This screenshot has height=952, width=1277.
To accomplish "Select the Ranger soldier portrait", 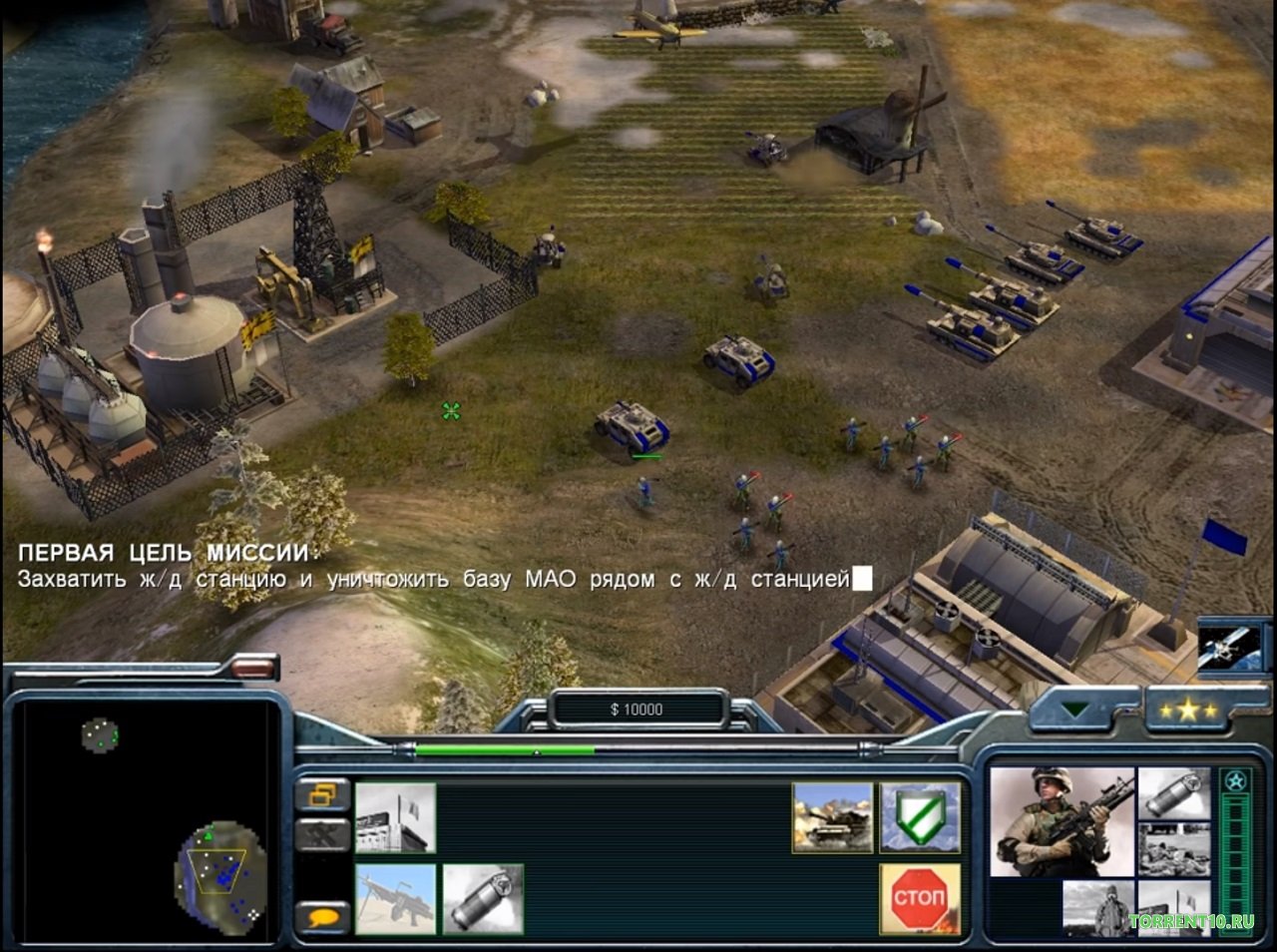I will pyautogui.click(x=1062, y=821).
